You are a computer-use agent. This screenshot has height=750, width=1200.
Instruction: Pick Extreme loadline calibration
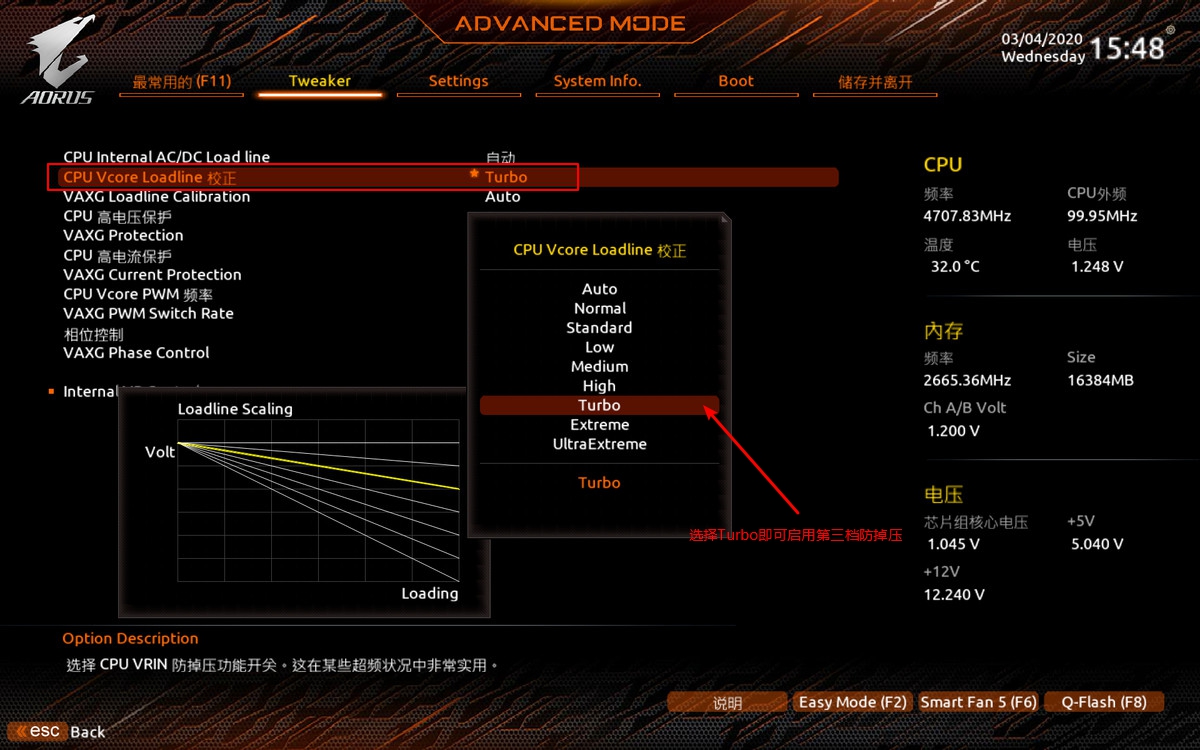(x=599, y=425)
